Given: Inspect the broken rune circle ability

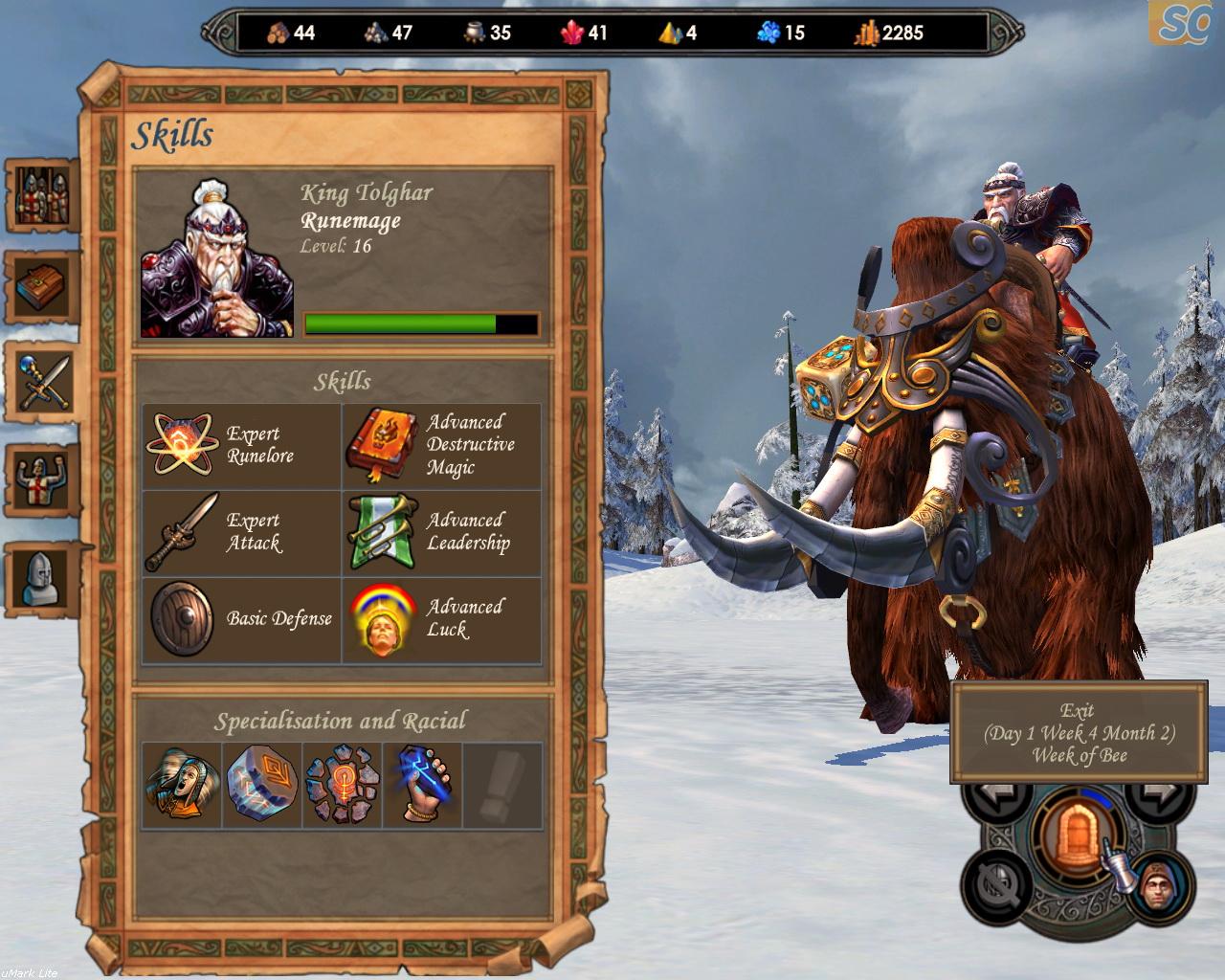Looking at the screenshot, I should click(343, 786).
